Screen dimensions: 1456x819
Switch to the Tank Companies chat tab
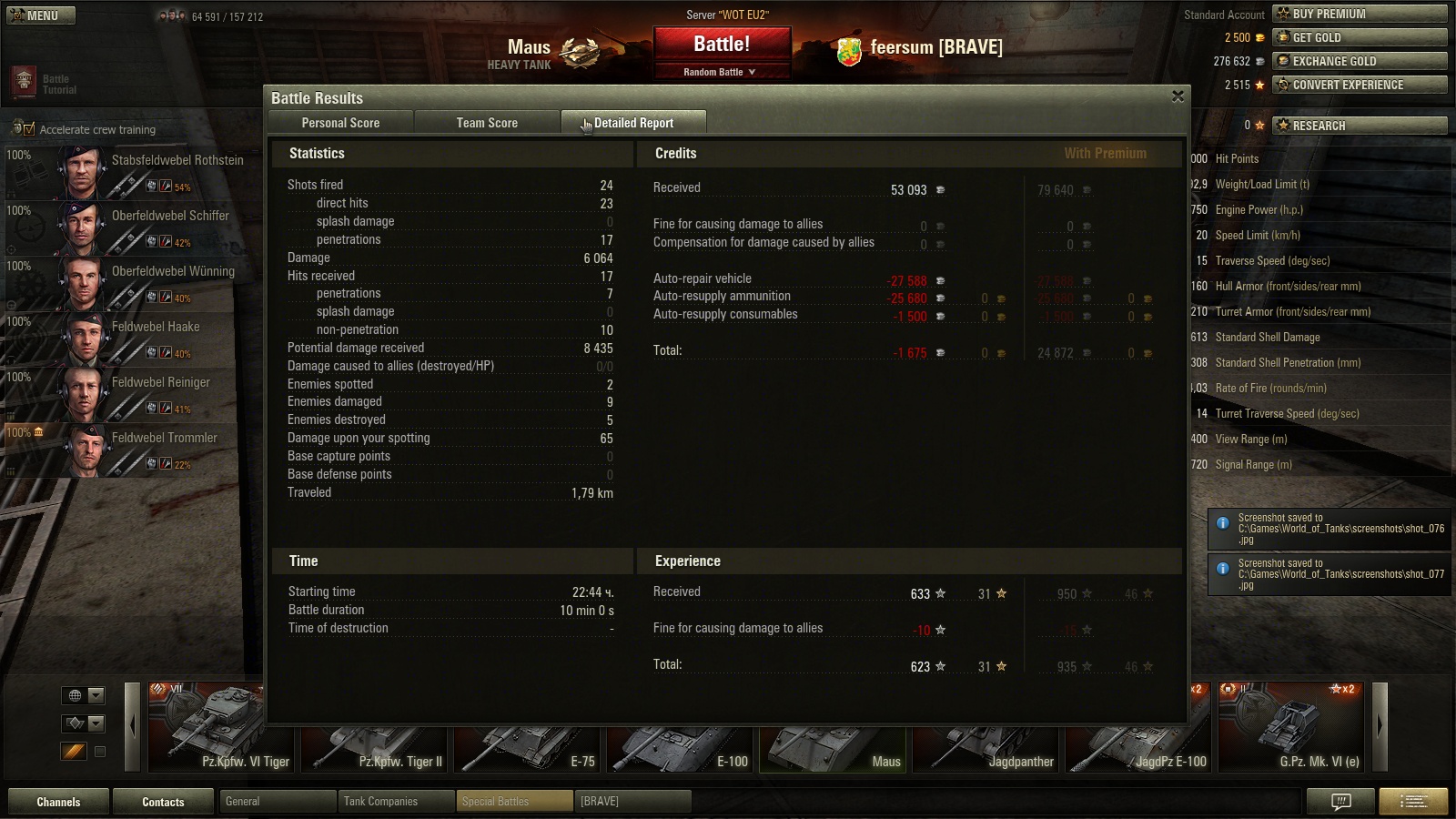[x=396, y=802]
